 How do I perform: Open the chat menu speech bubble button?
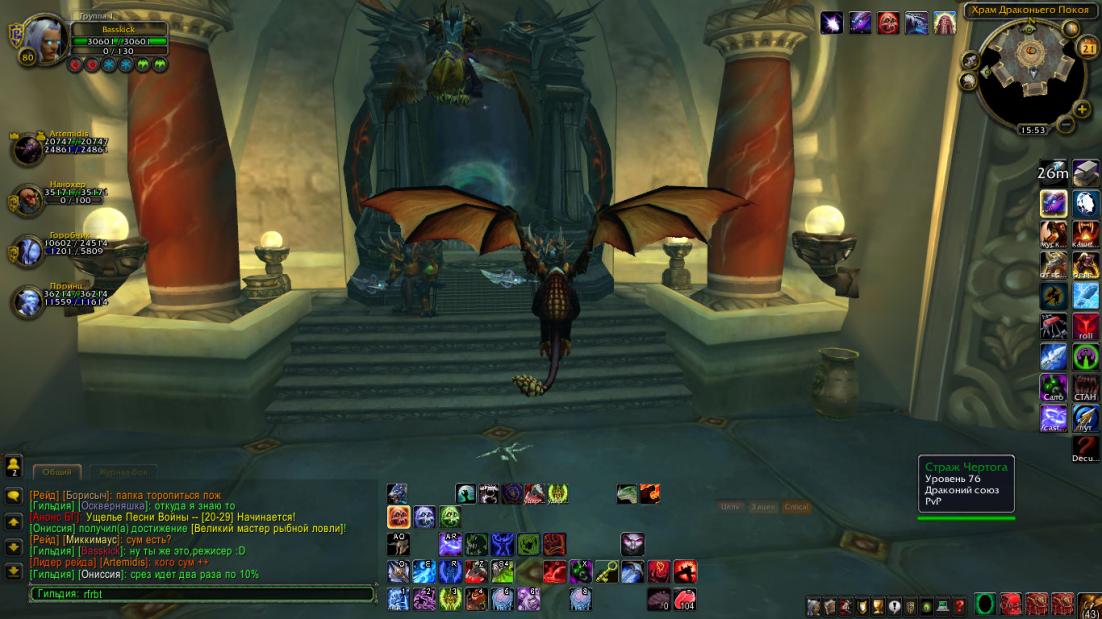click(x=14, y=496)
